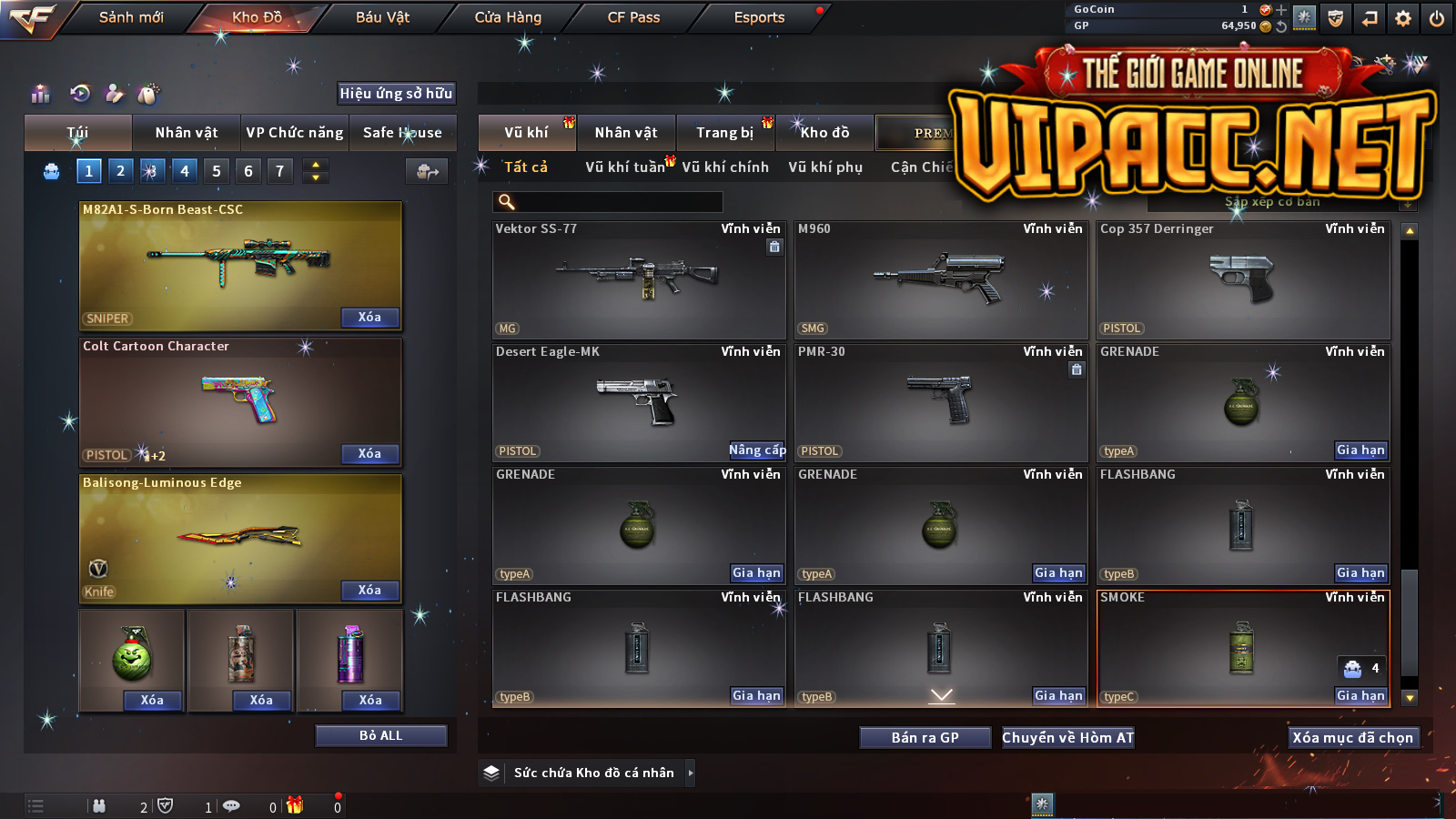Open the settings gear icon
The height and width of the screenshot is (819, 1456).
[x=1403, y=18]
